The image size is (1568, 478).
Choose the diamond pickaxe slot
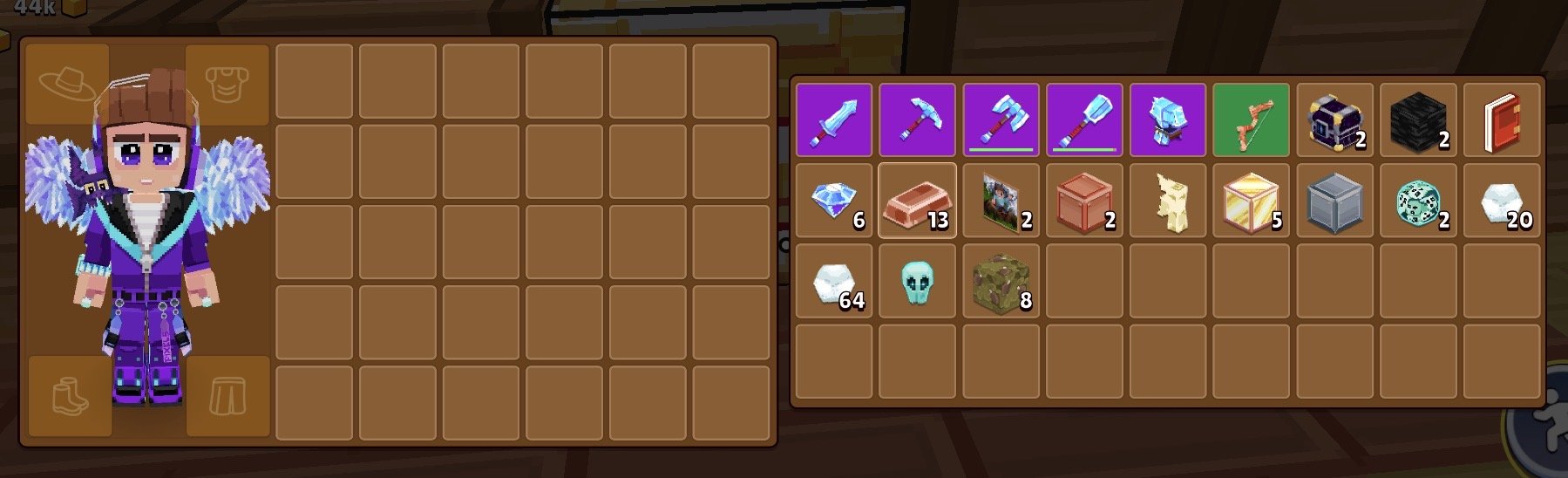(917, 120)
